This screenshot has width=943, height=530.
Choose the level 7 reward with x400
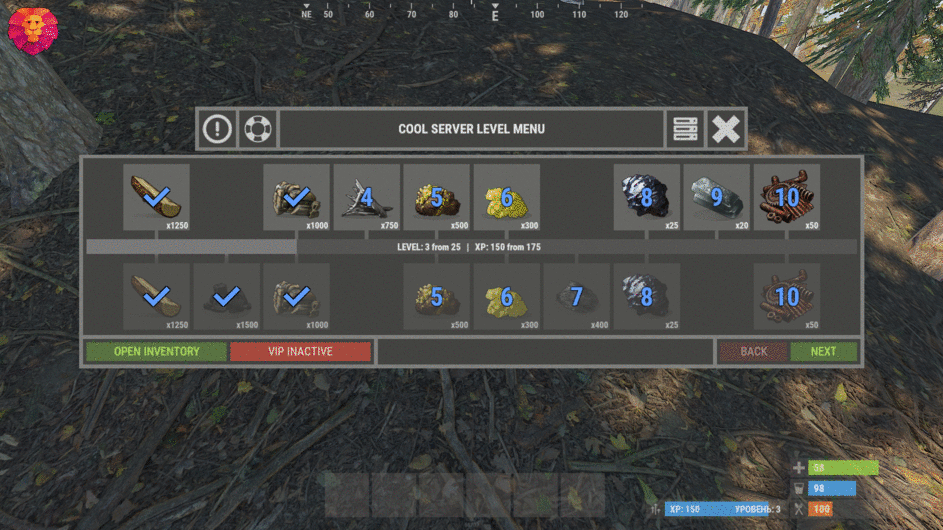(x=576, y=297)
